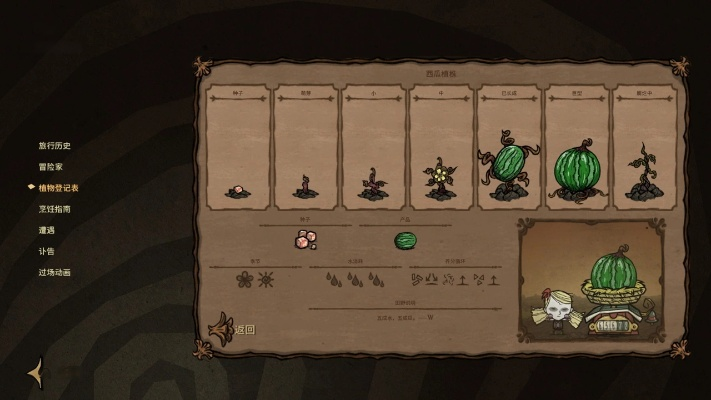Click the watermelon product icon
The image size is (711, 400).
point(405,240)
